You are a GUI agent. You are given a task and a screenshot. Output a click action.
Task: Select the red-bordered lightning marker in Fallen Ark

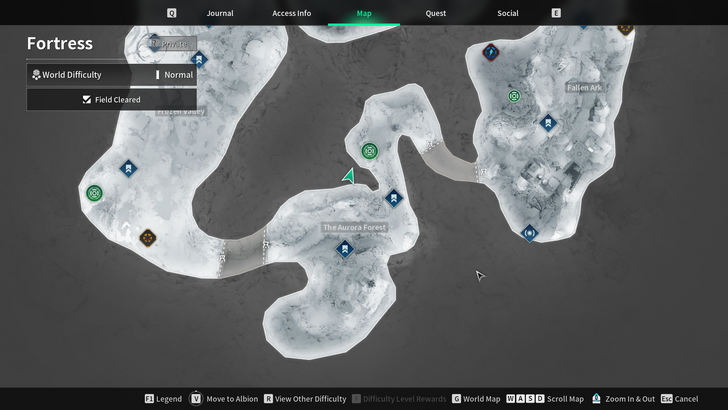pos(490,51)
